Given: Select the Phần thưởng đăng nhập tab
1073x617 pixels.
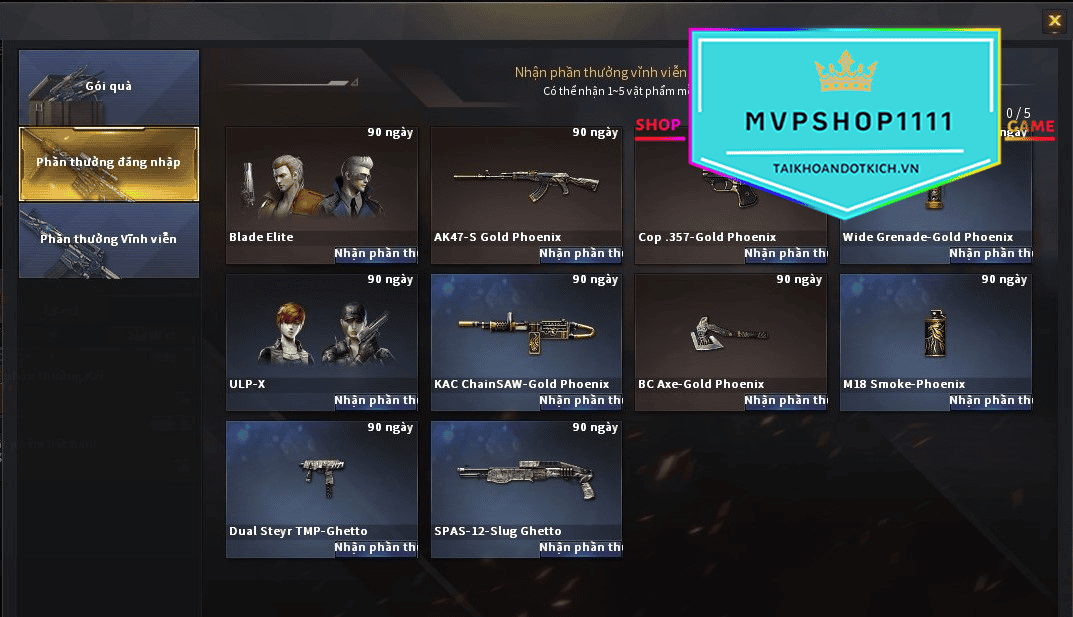Looking at the screenshot, I should click(x=109, y=163).
